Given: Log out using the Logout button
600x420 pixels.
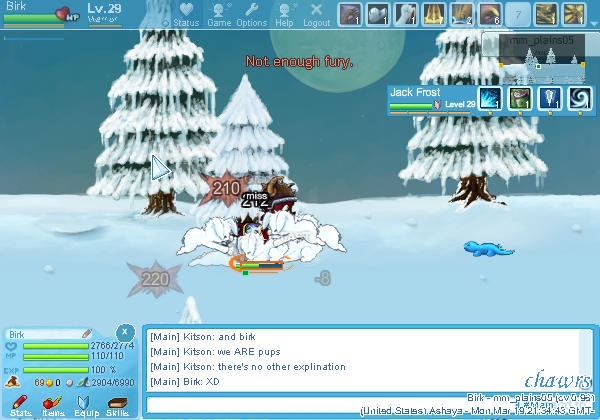Looking at the screenshot, I should coord(316,14).
